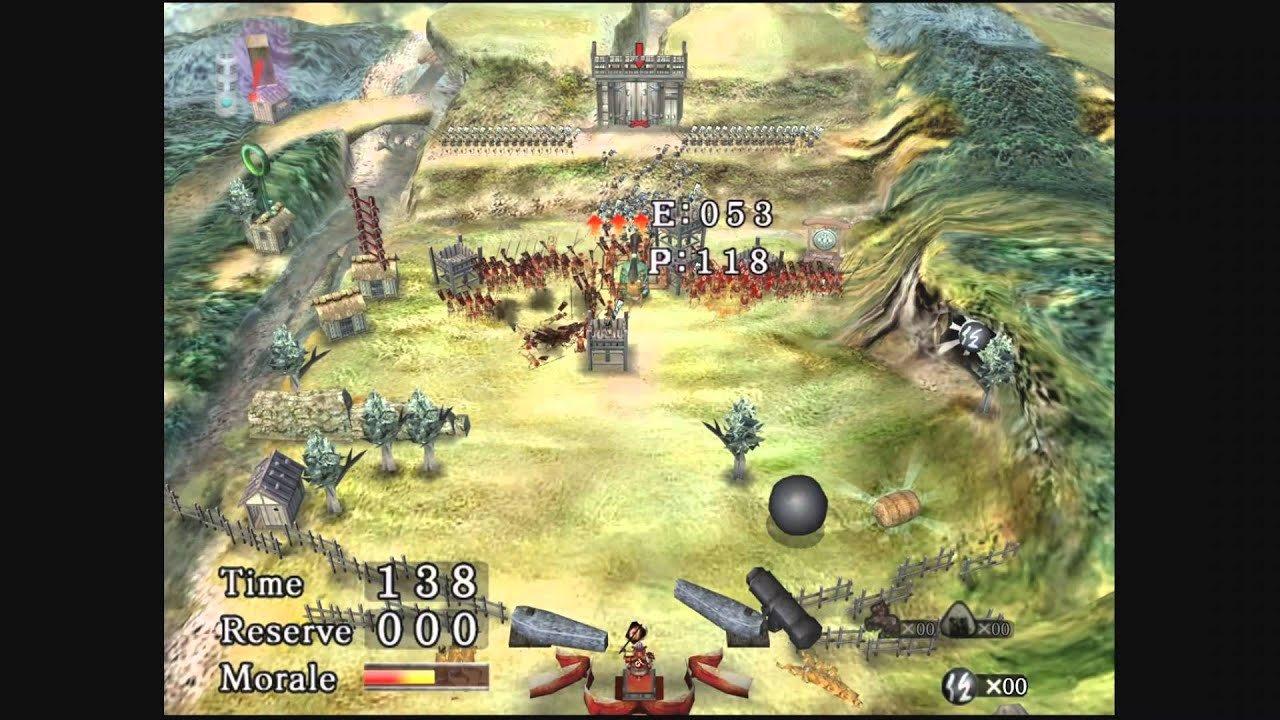
Task: Click the lightning symbol on the cliff
Action: pos(973,338)
